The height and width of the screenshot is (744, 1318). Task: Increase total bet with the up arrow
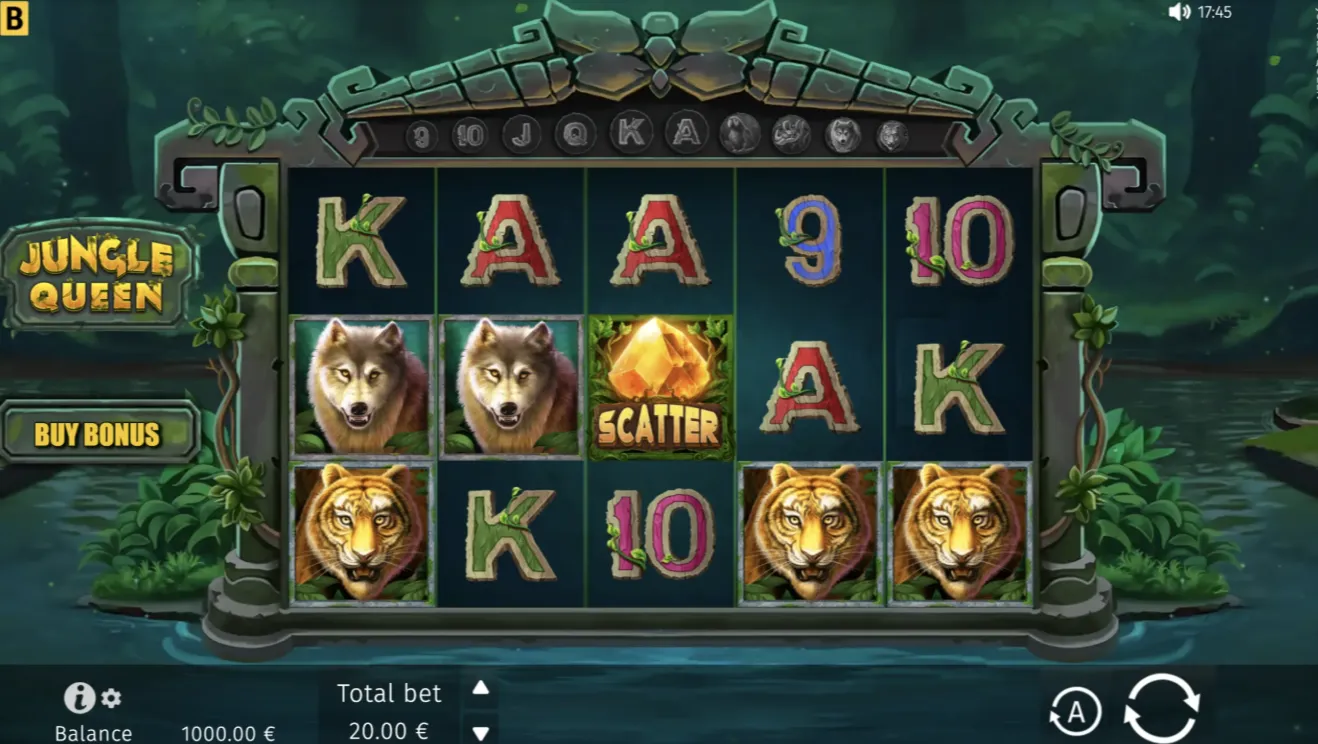click(x=481, y=688)
